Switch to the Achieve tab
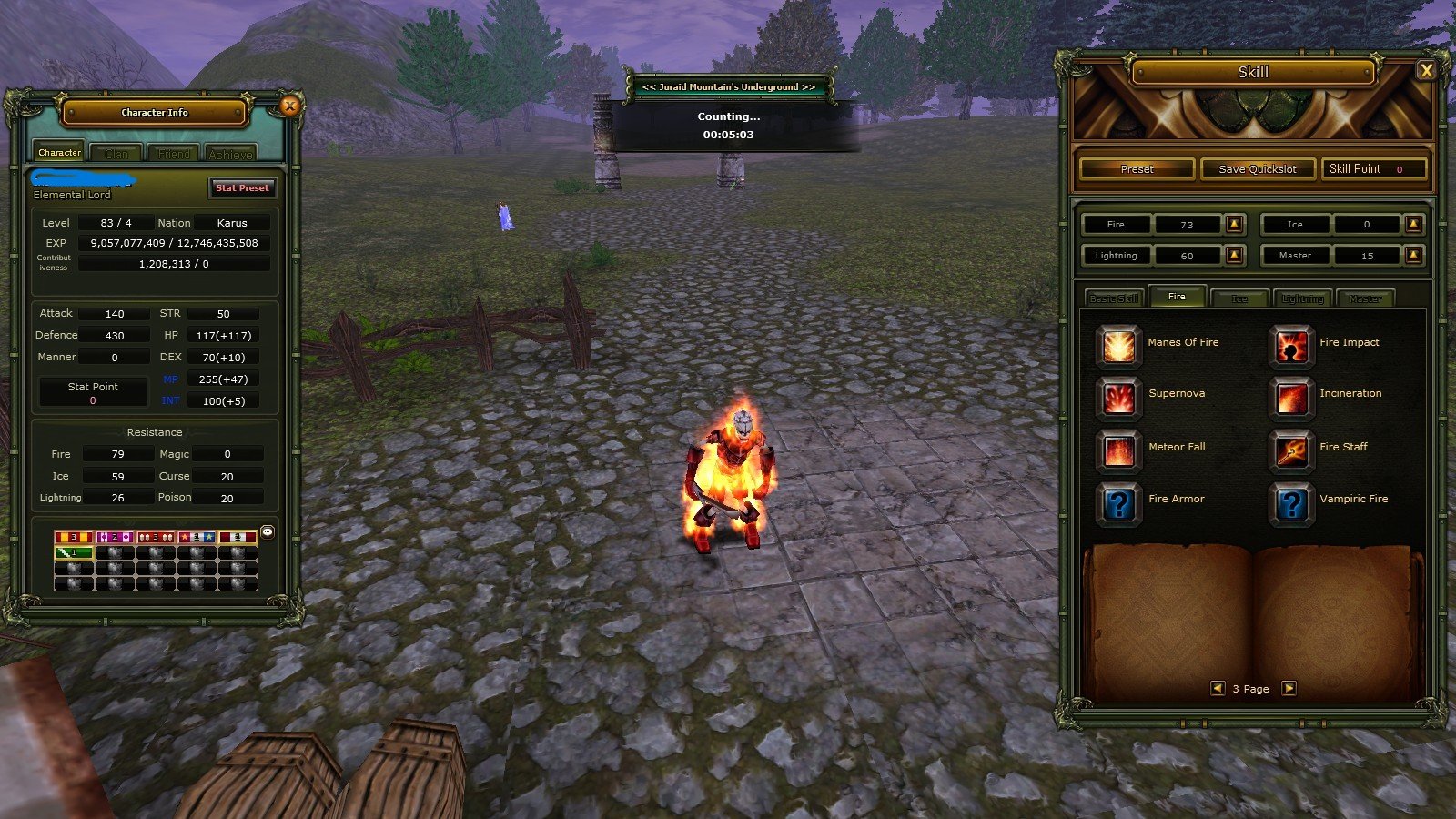 coord(231,153)
